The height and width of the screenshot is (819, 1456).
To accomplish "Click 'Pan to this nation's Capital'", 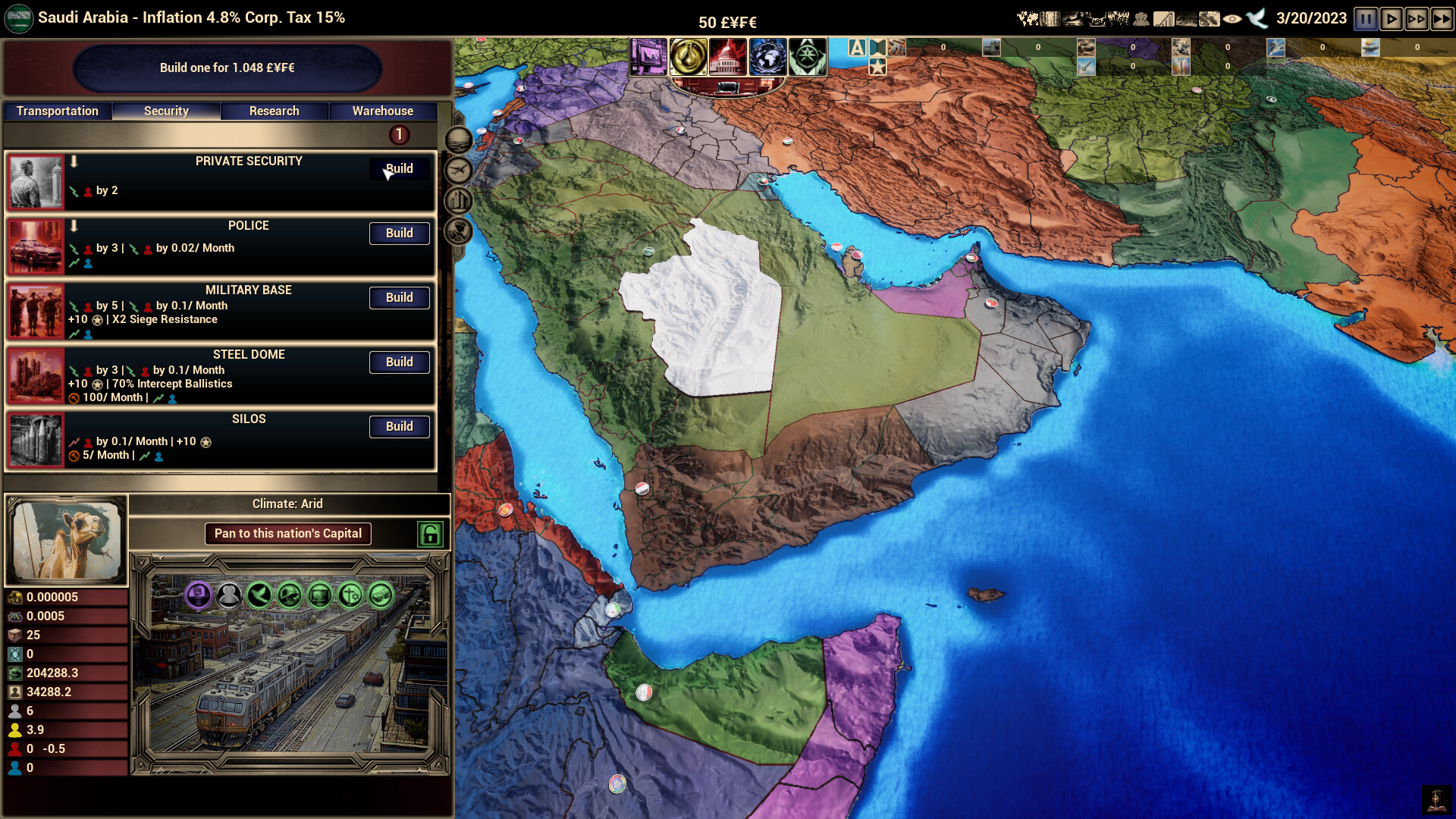I will point(287,534).
